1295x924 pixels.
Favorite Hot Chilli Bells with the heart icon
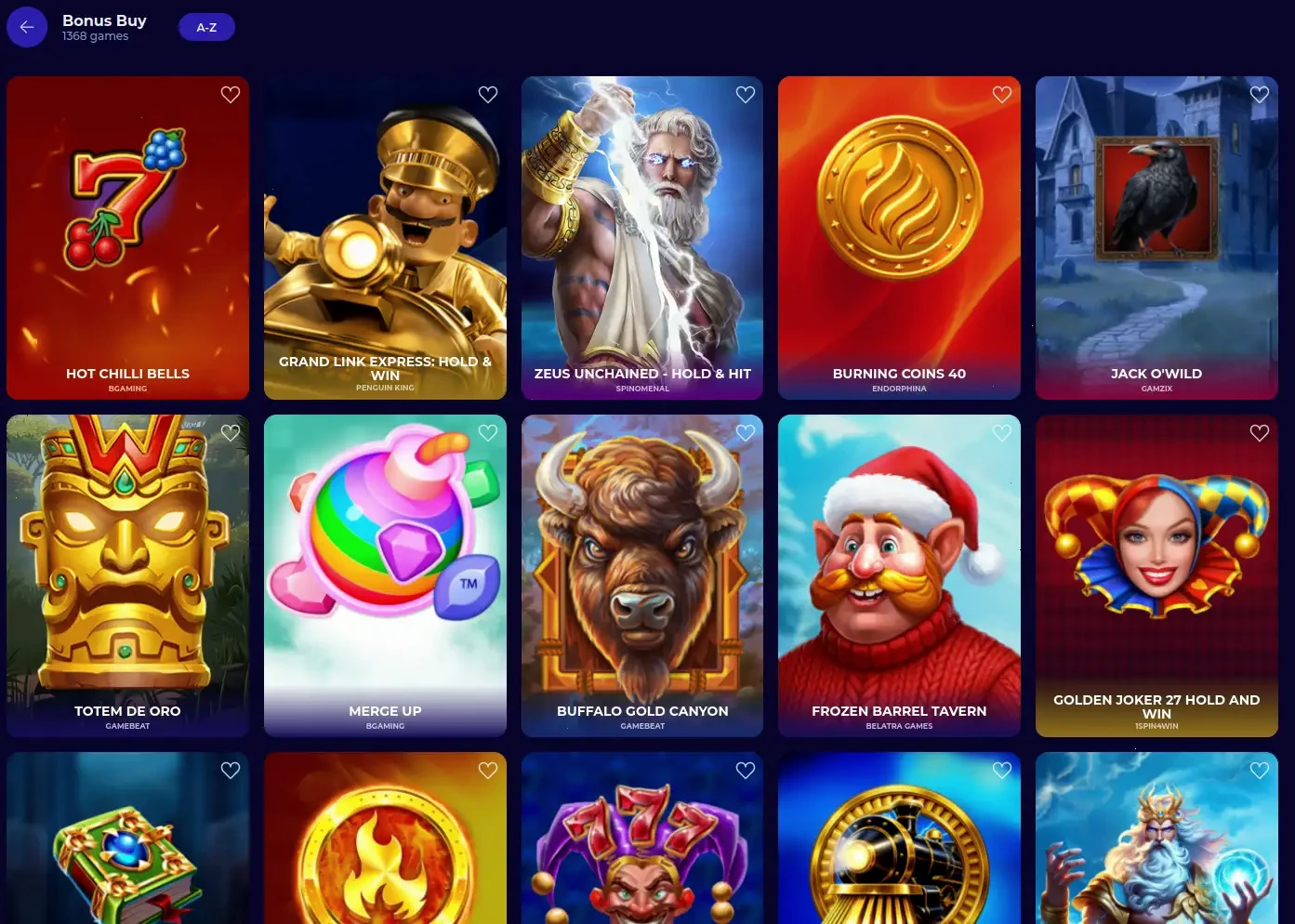pos(230,94)
